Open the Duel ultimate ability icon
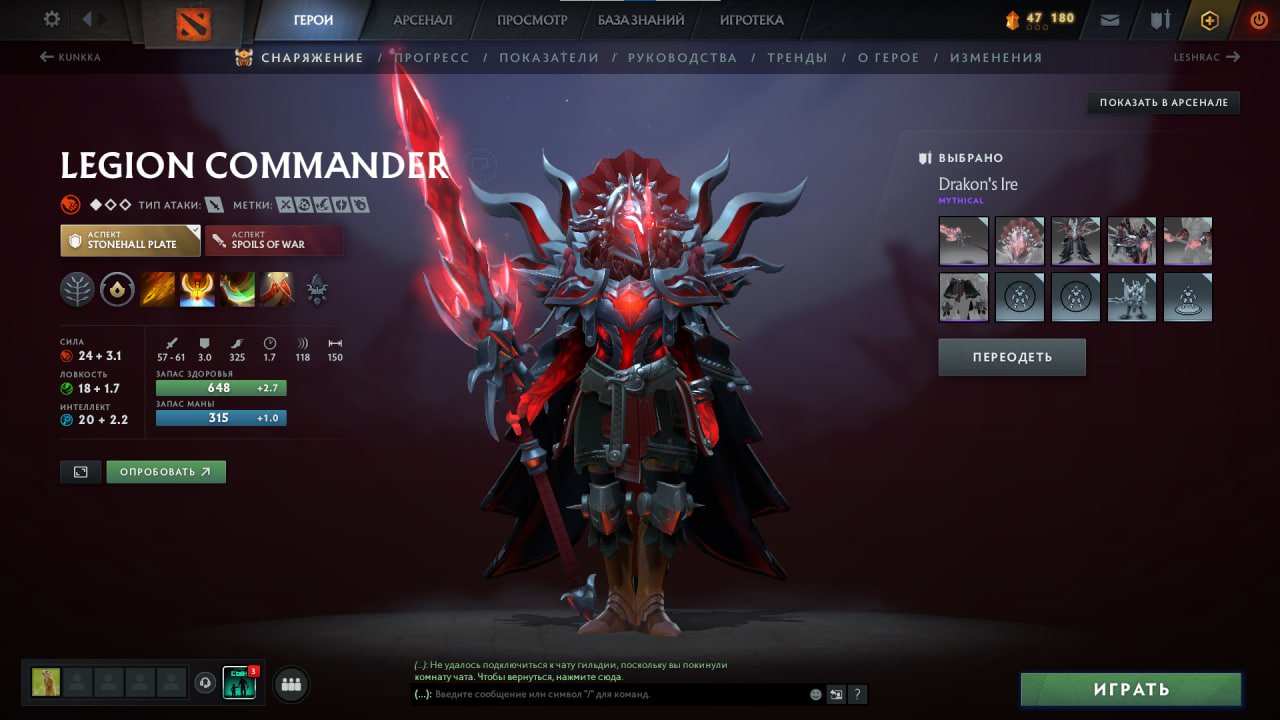 [x=277, y=290]
